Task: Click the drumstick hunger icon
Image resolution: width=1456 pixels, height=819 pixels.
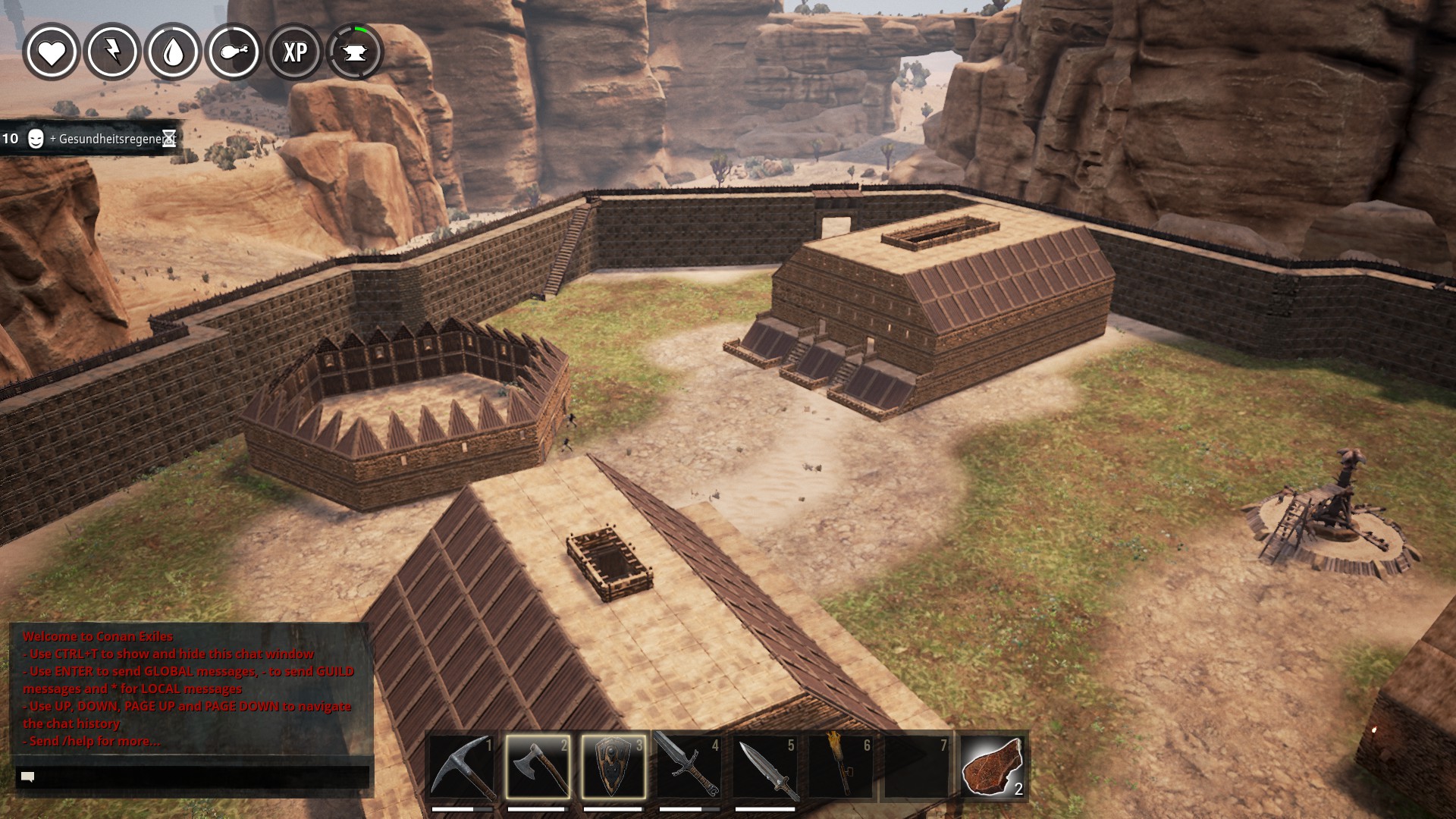Action: tap(234, 52)
